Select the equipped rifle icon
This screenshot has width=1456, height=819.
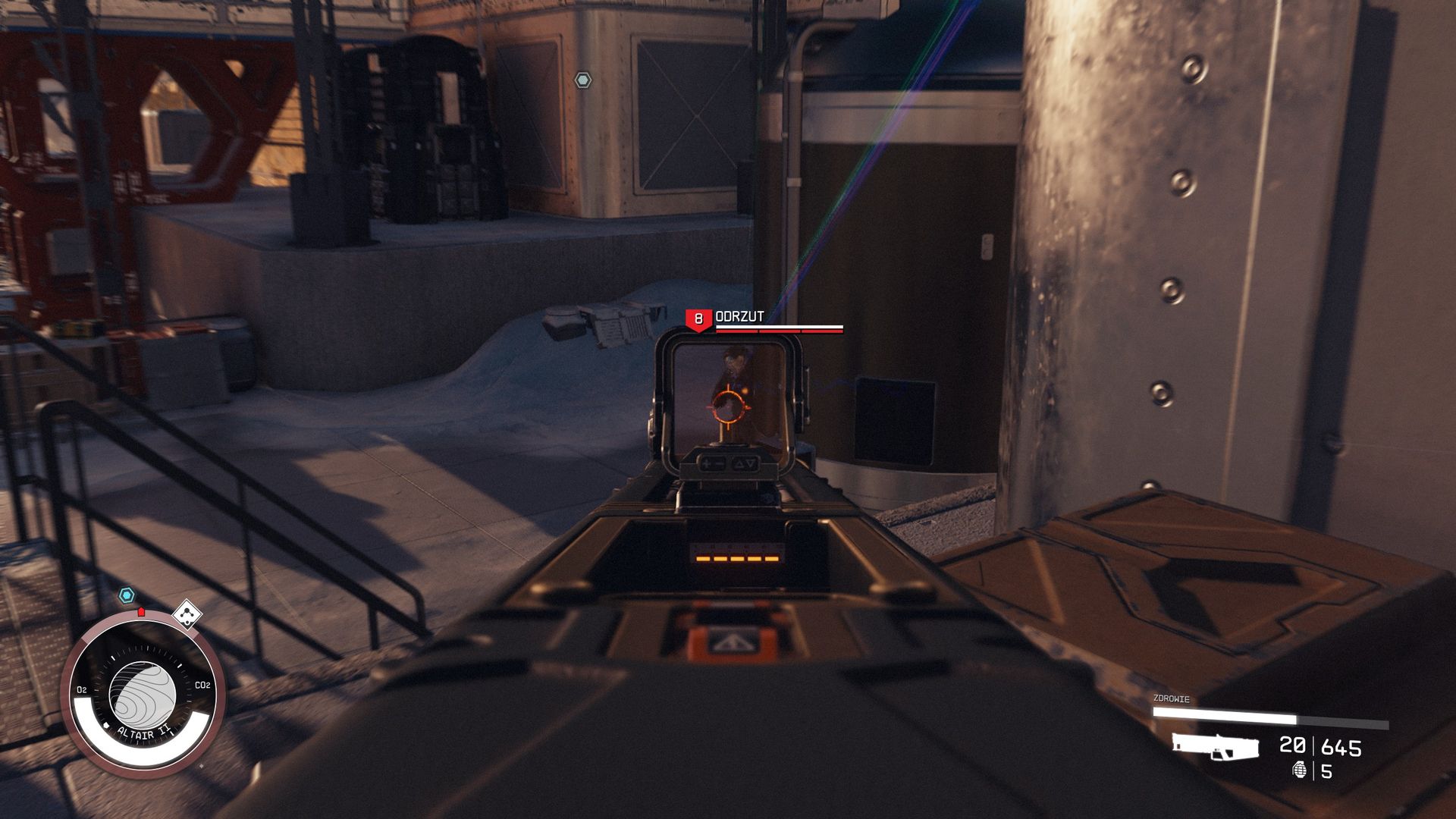pyautogui.click(x=1215, y=746)
